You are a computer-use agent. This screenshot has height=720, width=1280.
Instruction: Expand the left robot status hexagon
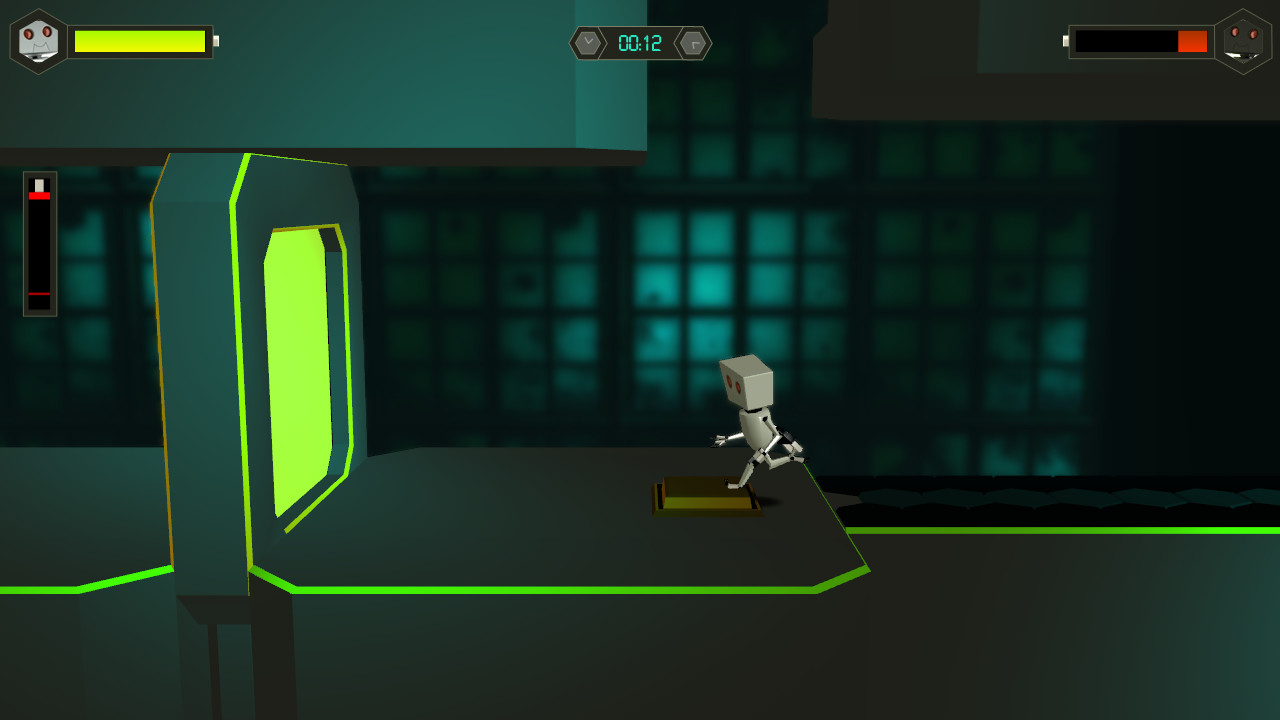click(38, 40)
